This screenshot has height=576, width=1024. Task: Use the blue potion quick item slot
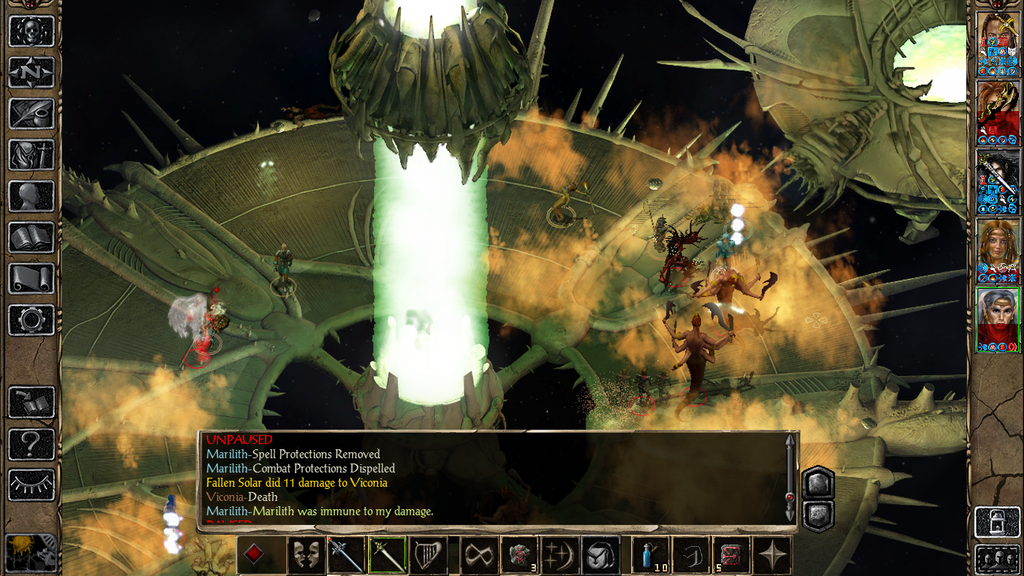tap(650, 555)
